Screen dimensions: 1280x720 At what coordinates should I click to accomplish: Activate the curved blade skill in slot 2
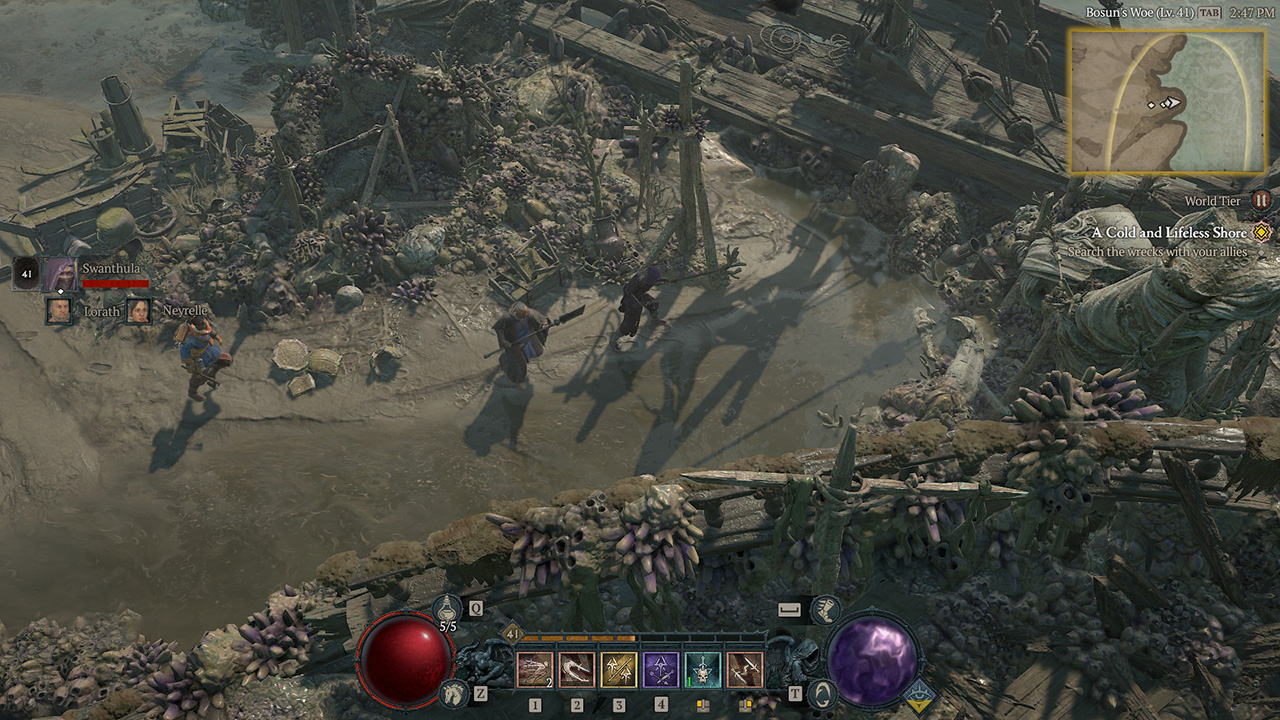(x=577, y=669)
